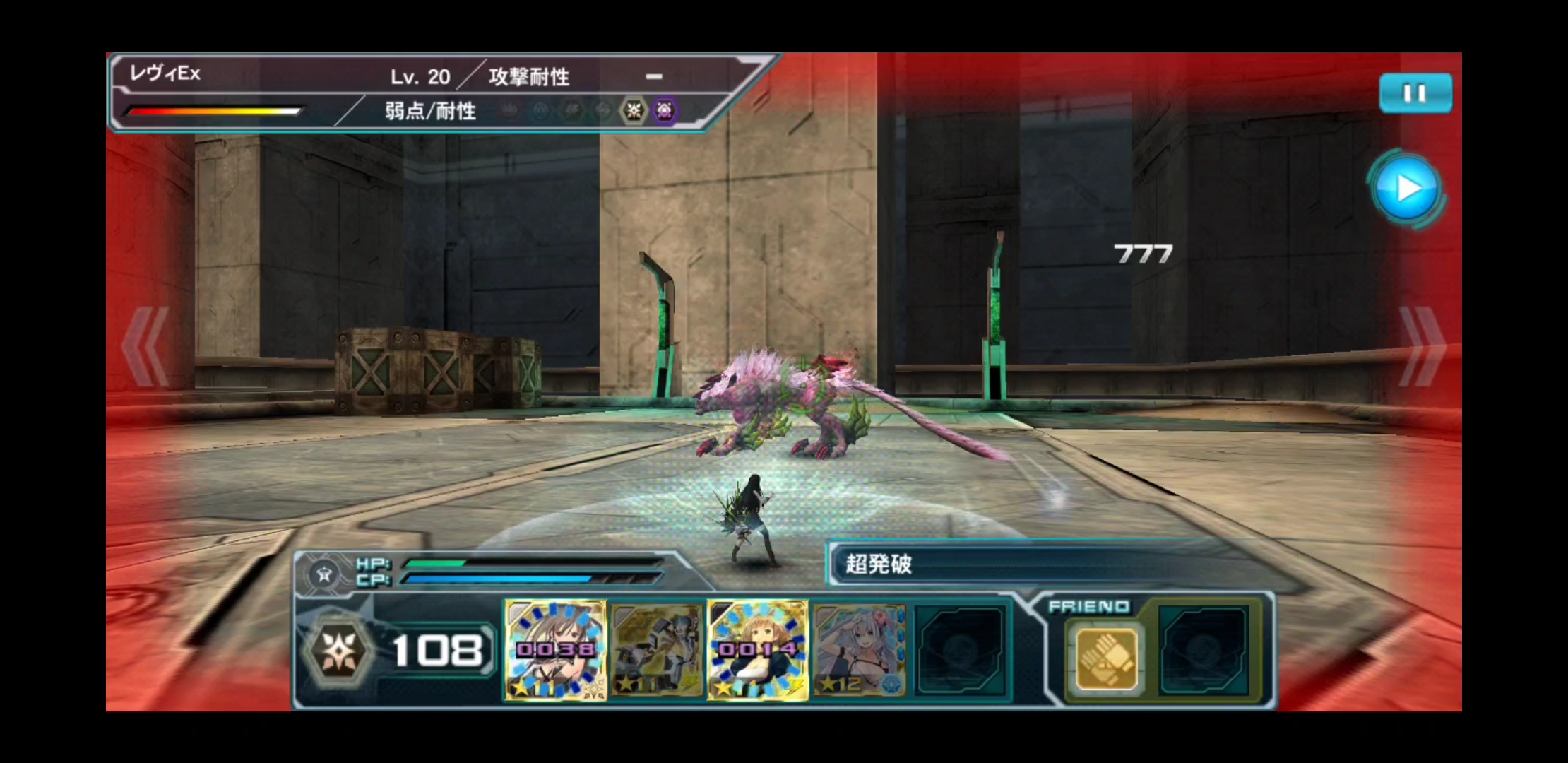The width and height of the screenshot is (1568, 763).
Task: Pause the battle
Action: point(1415,93)
